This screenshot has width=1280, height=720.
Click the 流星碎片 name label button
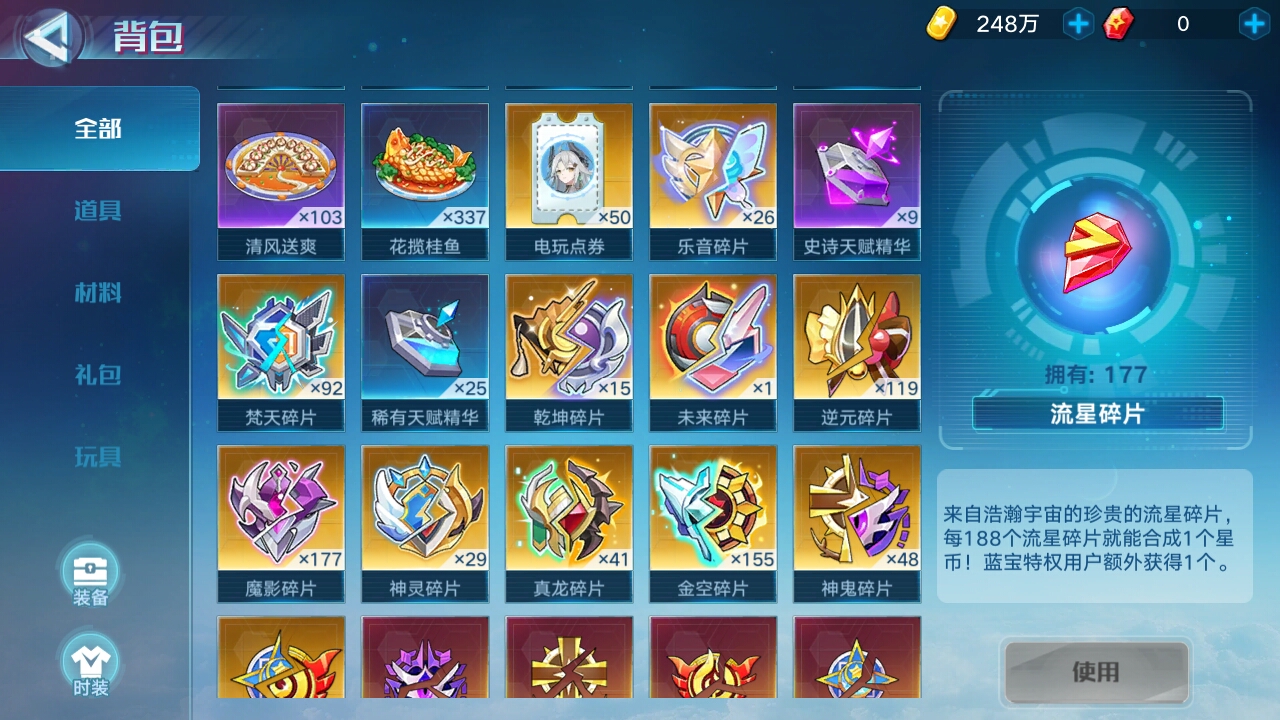pyautogui.click(x=1096, y=412)
